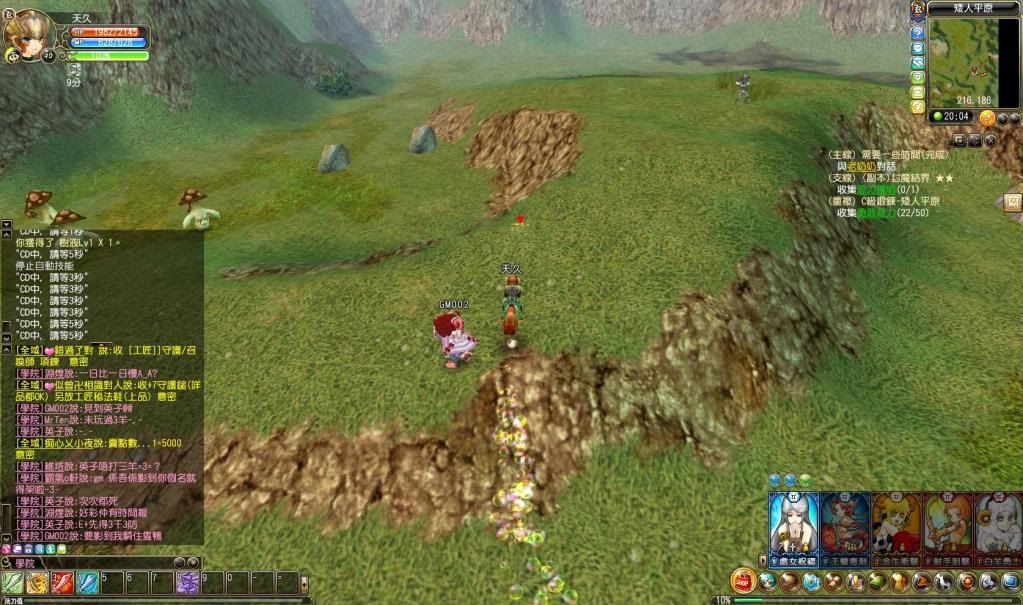Use the golden skill in hotbar slot 2
The width and height of the screenshot is (1023, 605).
tap(38, 583)
